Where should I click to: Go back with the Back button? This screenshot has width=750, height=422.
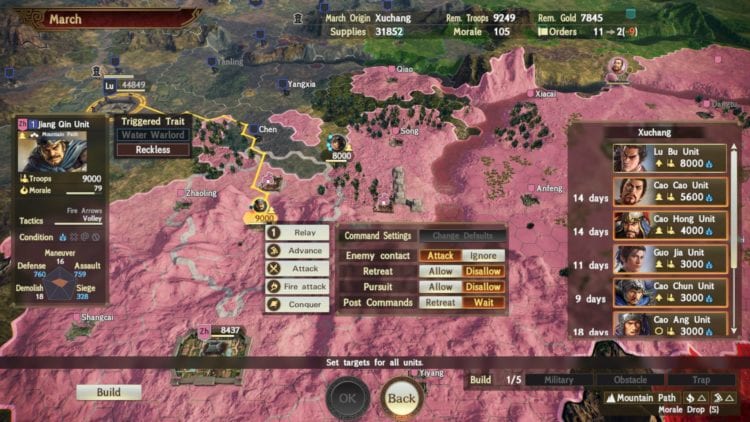coord(401,398)
